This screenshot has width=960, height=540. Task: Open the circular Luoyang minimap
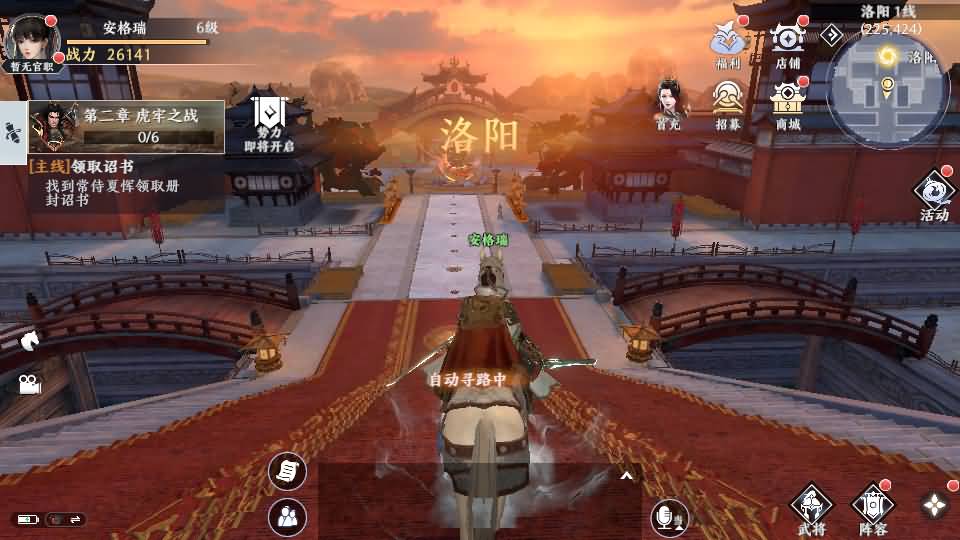point(888,89)
